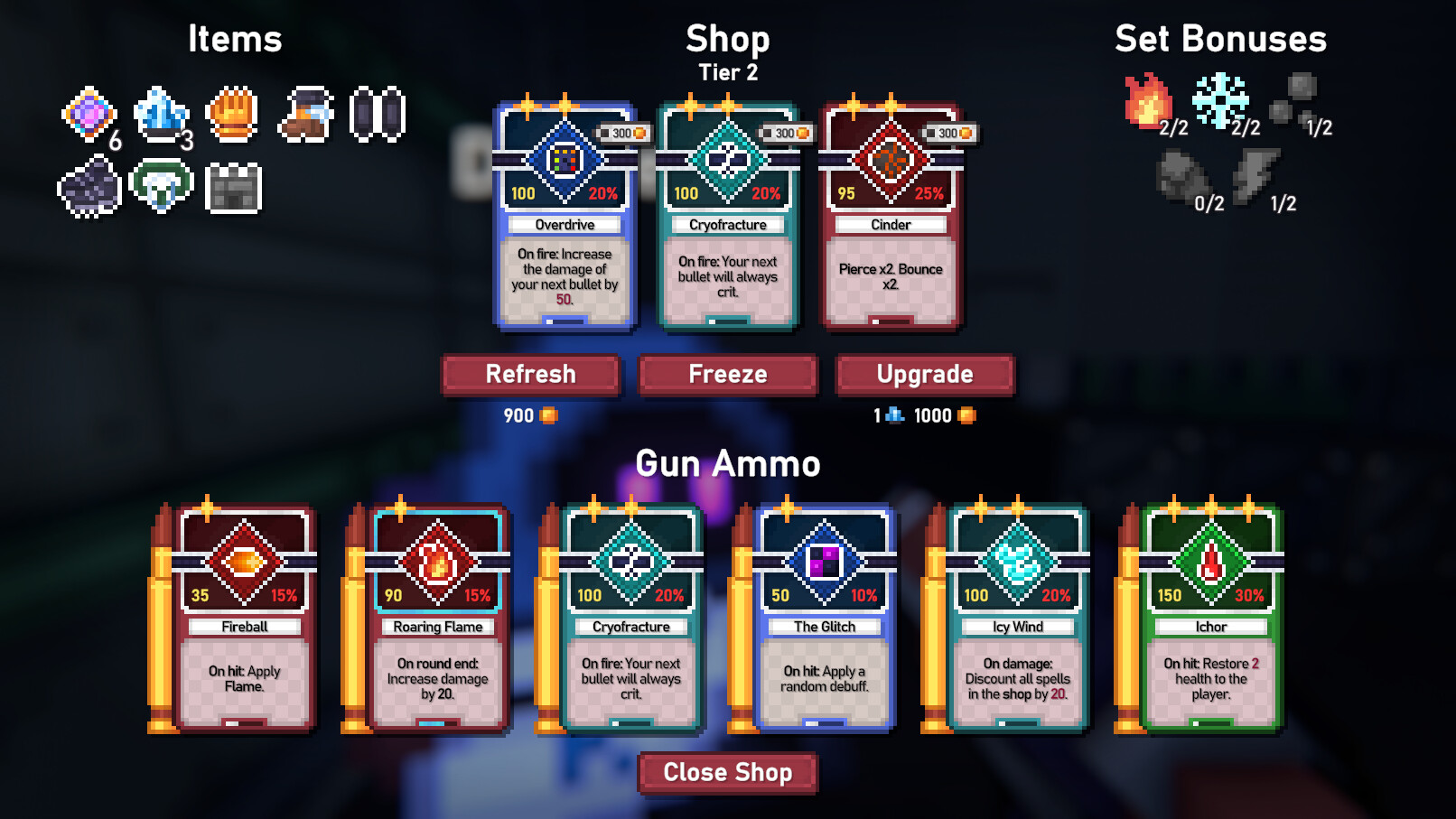Select the Overdrive card in the shop

pyautogui.click(x=565, y=217)
